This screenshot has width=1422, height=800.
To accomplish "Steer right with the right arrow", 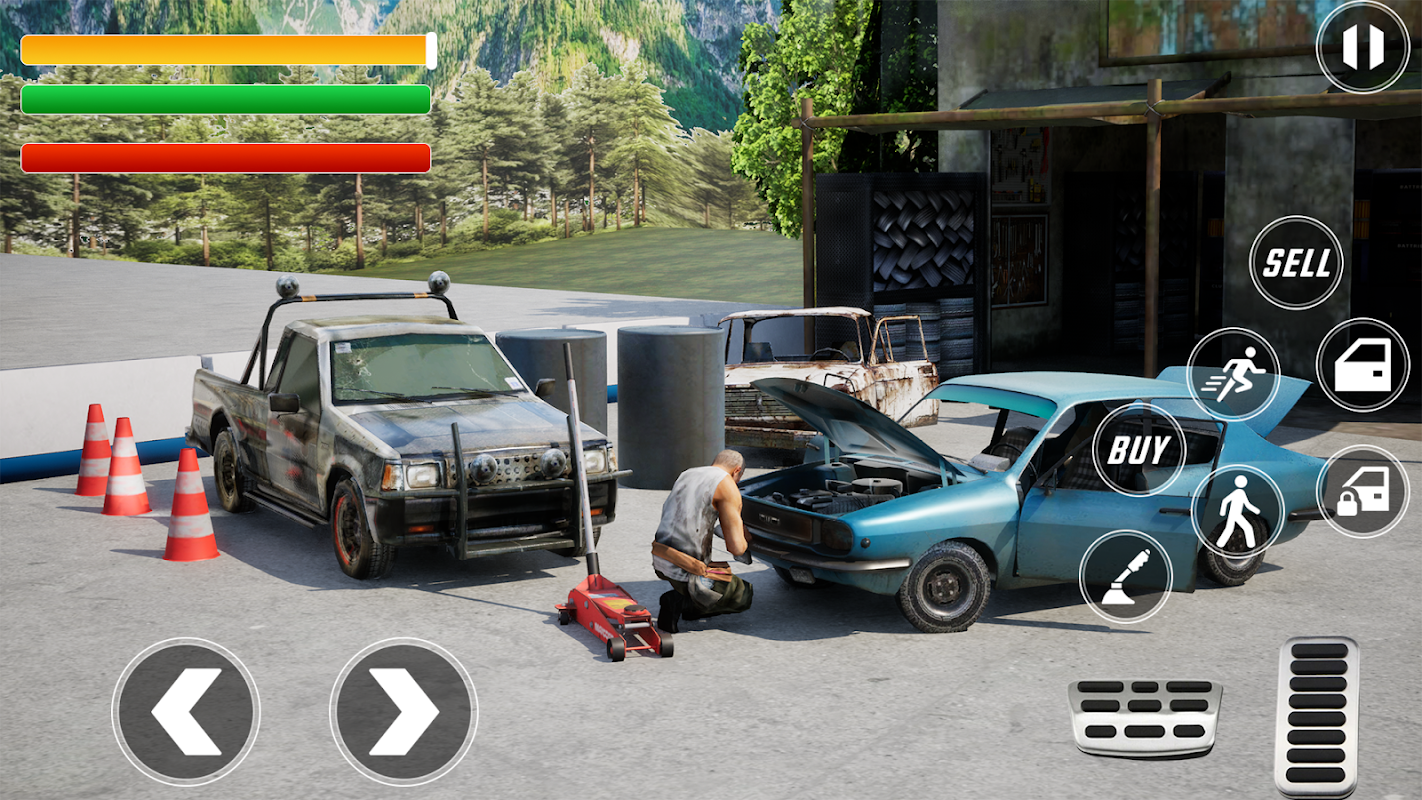I will pyautogui.click(x=403, y=711).
